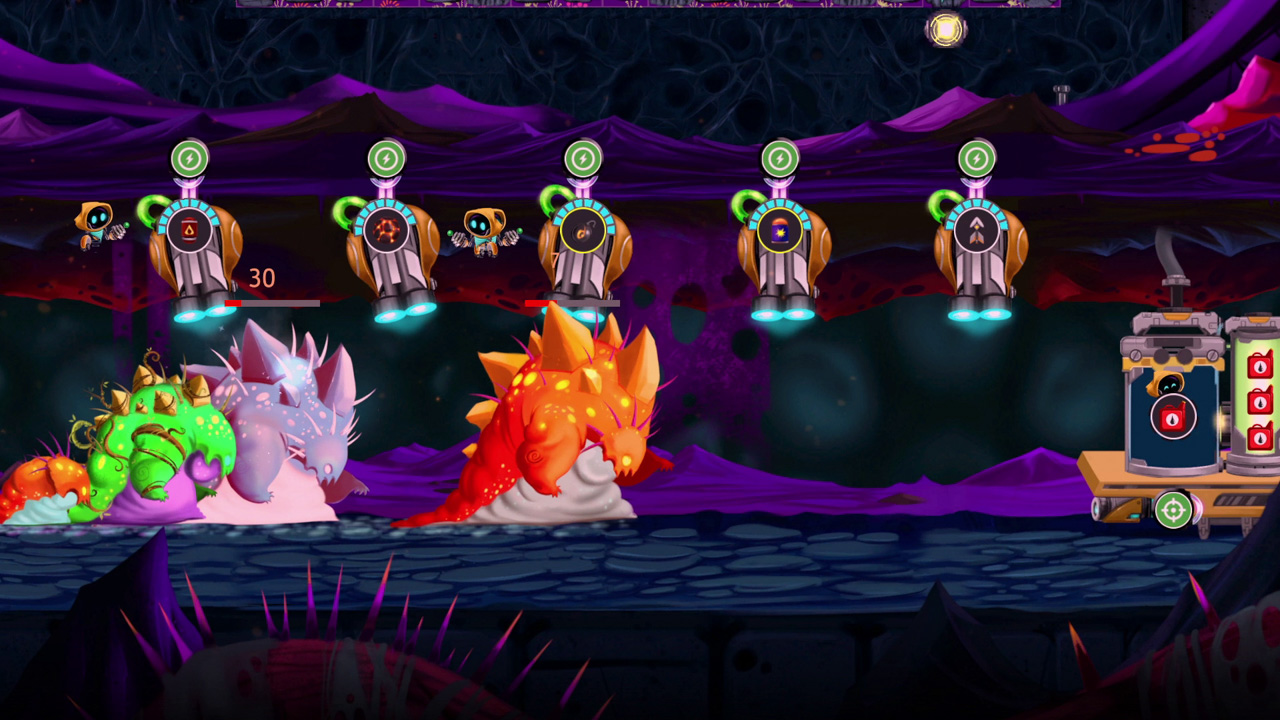Select the bomb ammo icon on the middle turret
Viewport: 1280px width, 720px height.
tap(583, 232)
